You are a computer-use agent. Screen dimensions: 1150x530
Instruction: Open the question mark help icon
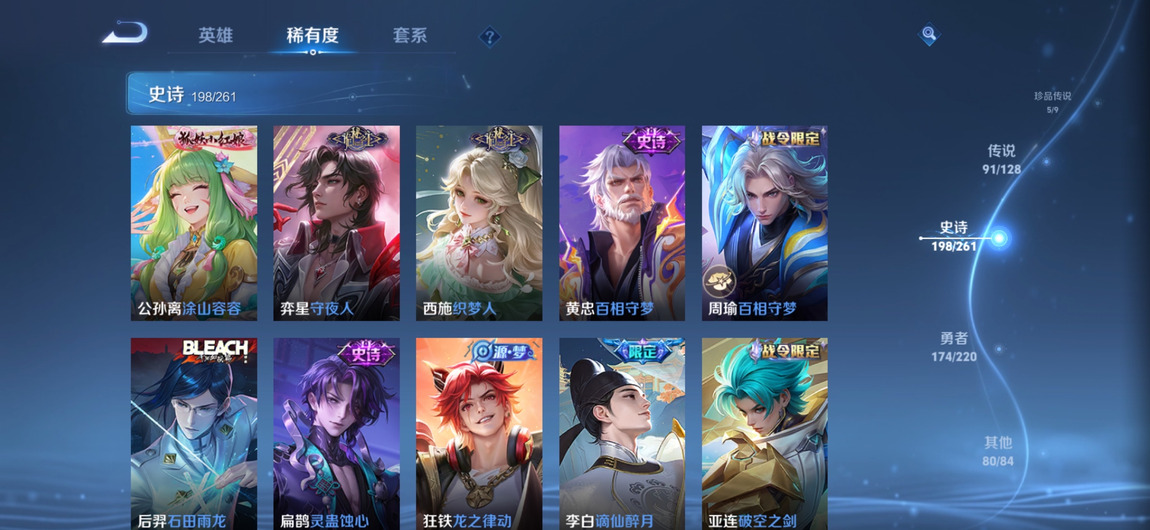click(x=489, y=37)
